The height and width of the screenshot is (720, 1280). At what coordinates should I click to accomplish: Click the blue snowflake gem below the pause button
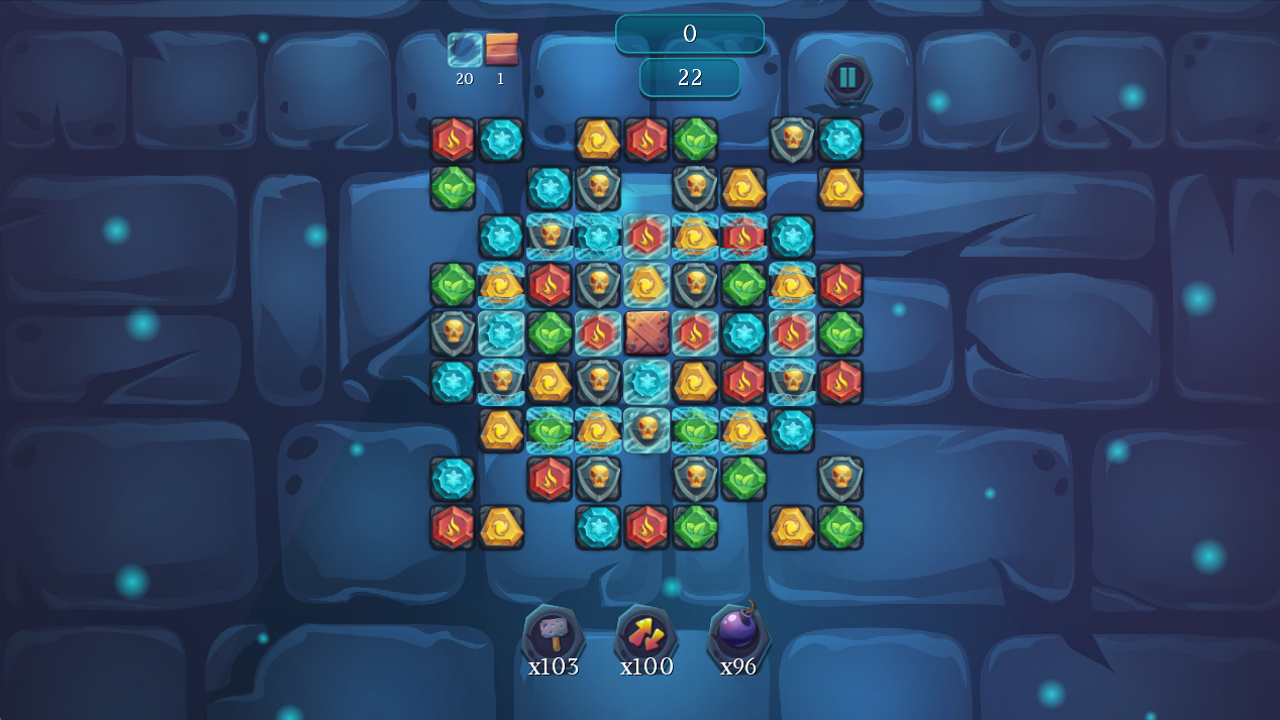(x=841, y=140)
